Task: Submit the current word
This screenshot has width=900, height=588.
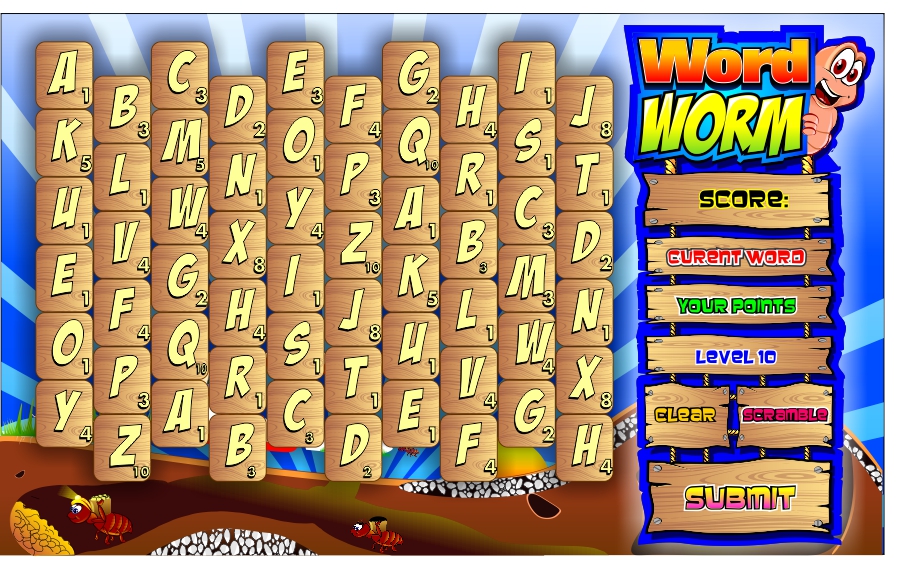Action: (x=739, y=497)
